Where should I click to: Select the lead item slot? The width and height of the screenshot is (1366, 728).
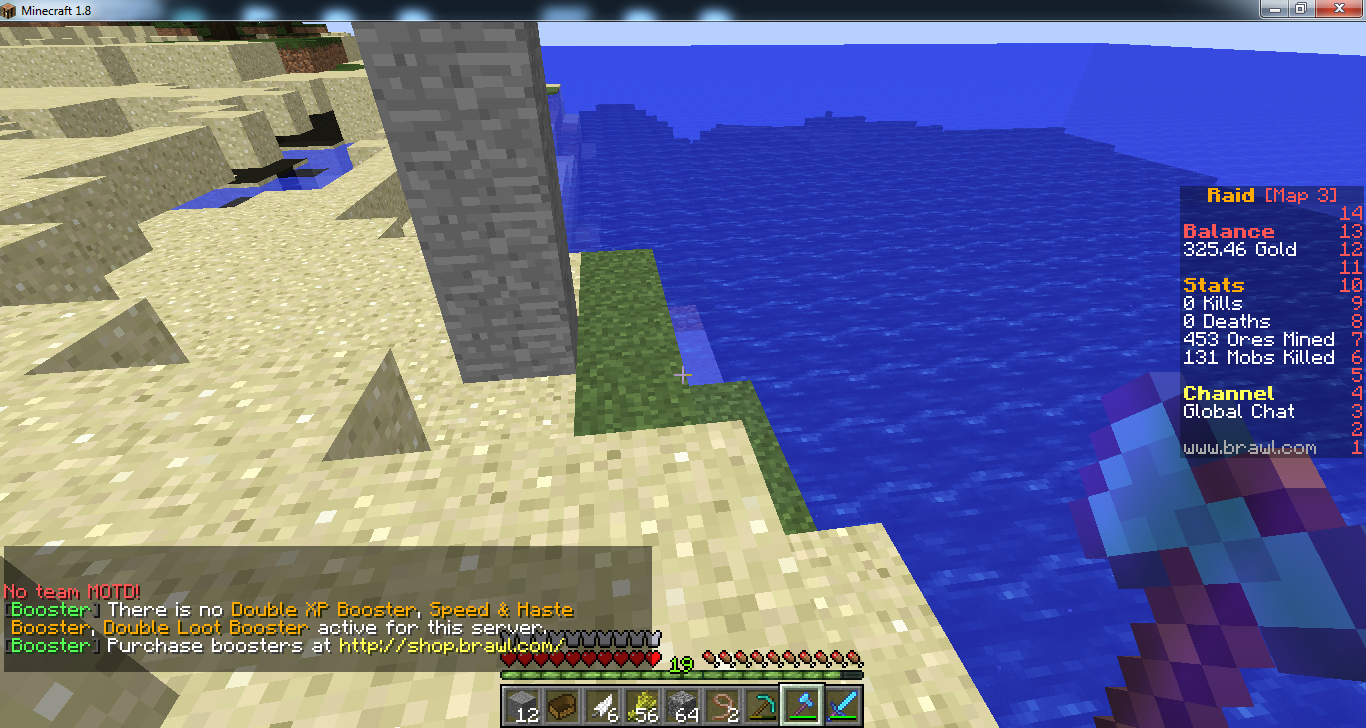click(x=722, y=704)
